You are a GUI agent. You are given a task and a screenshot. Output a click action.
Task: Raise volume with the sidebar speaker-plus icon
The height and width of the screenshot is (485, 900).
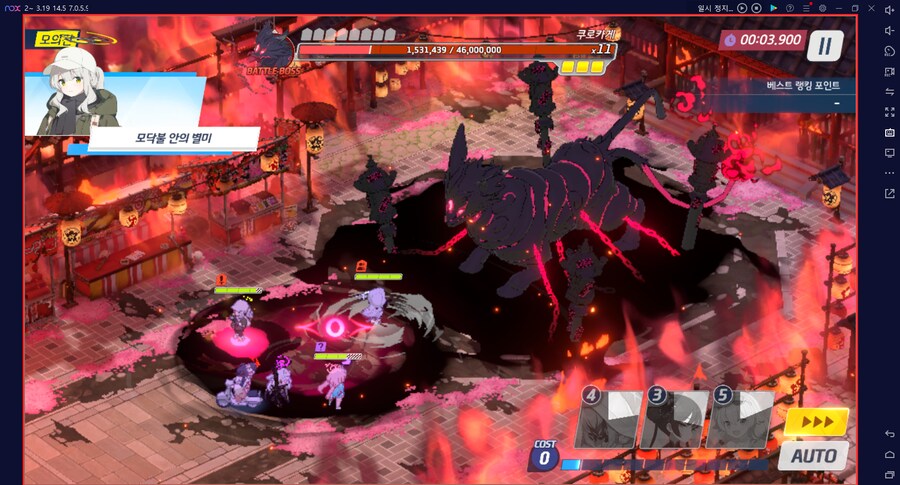[x=890, y=9]
